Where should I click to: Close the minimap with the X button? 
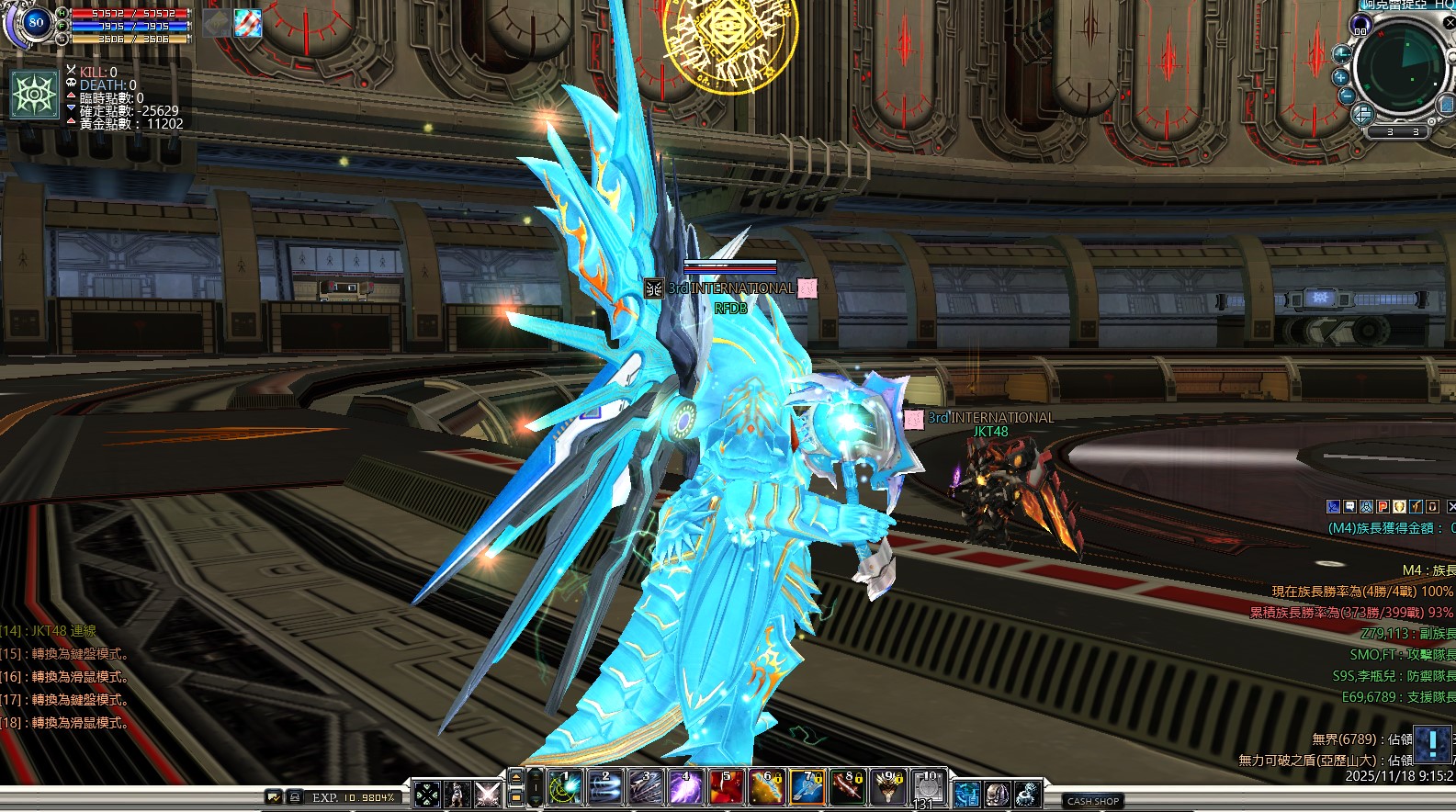[1450, 24]
